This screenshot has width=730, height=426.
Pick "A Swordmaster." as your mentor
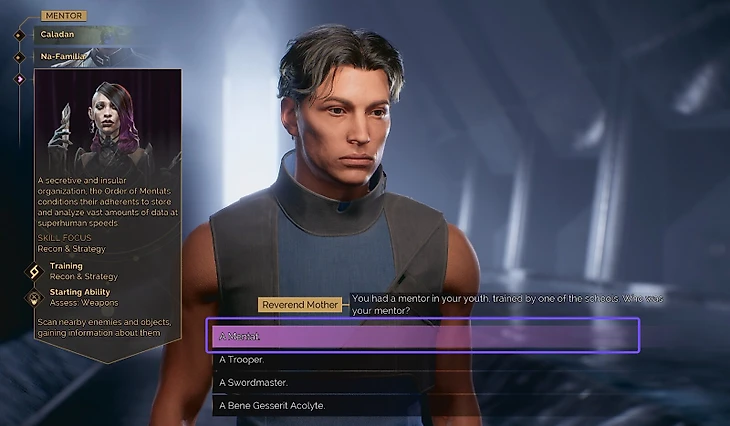422,382
